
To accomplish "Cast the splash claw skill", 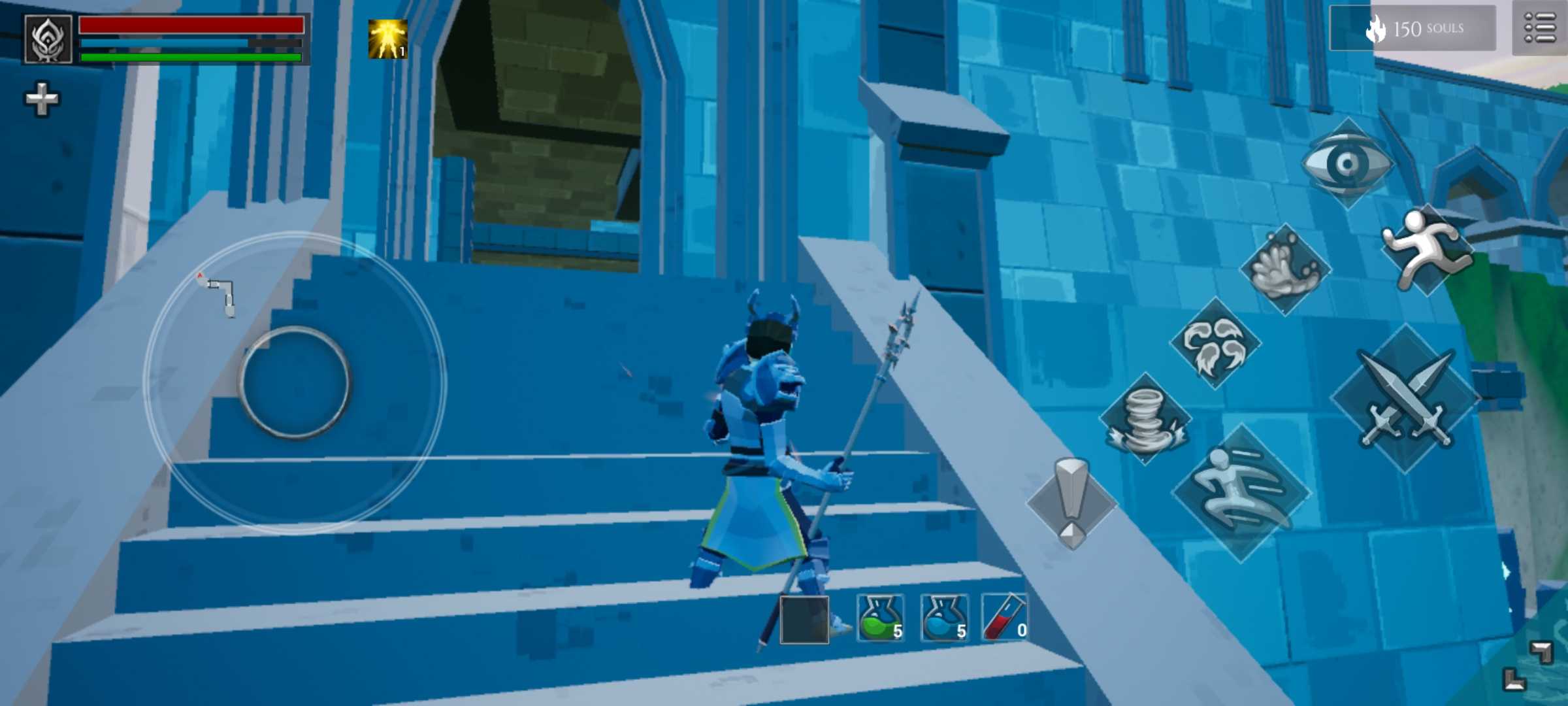I will pos(1285,269).
